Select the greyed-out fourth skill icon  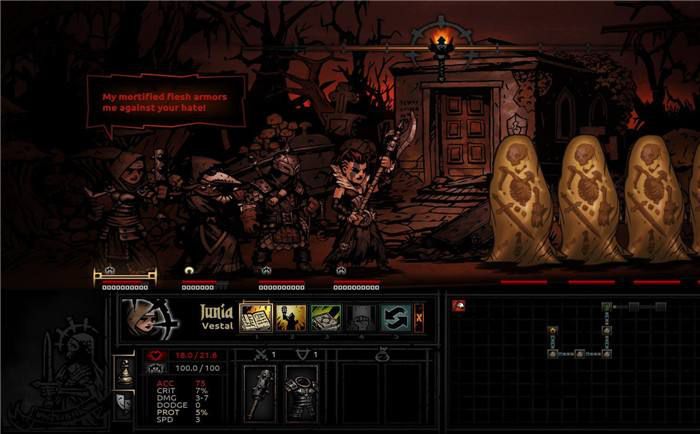coord(360,318)
